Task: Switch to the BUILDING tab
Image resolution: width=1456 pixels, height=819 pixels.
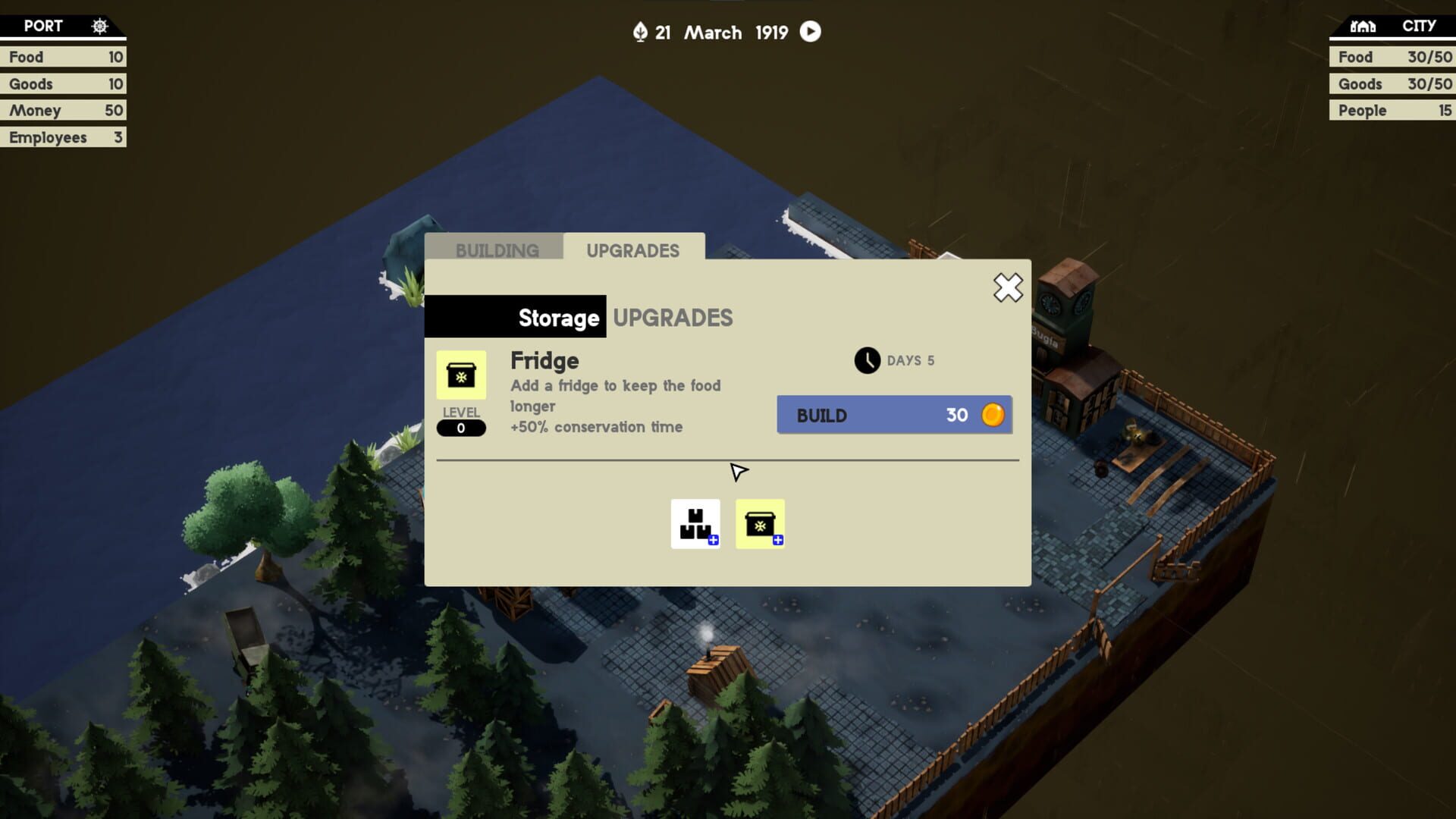Action: pyautogui.click(x=497, y=250)
